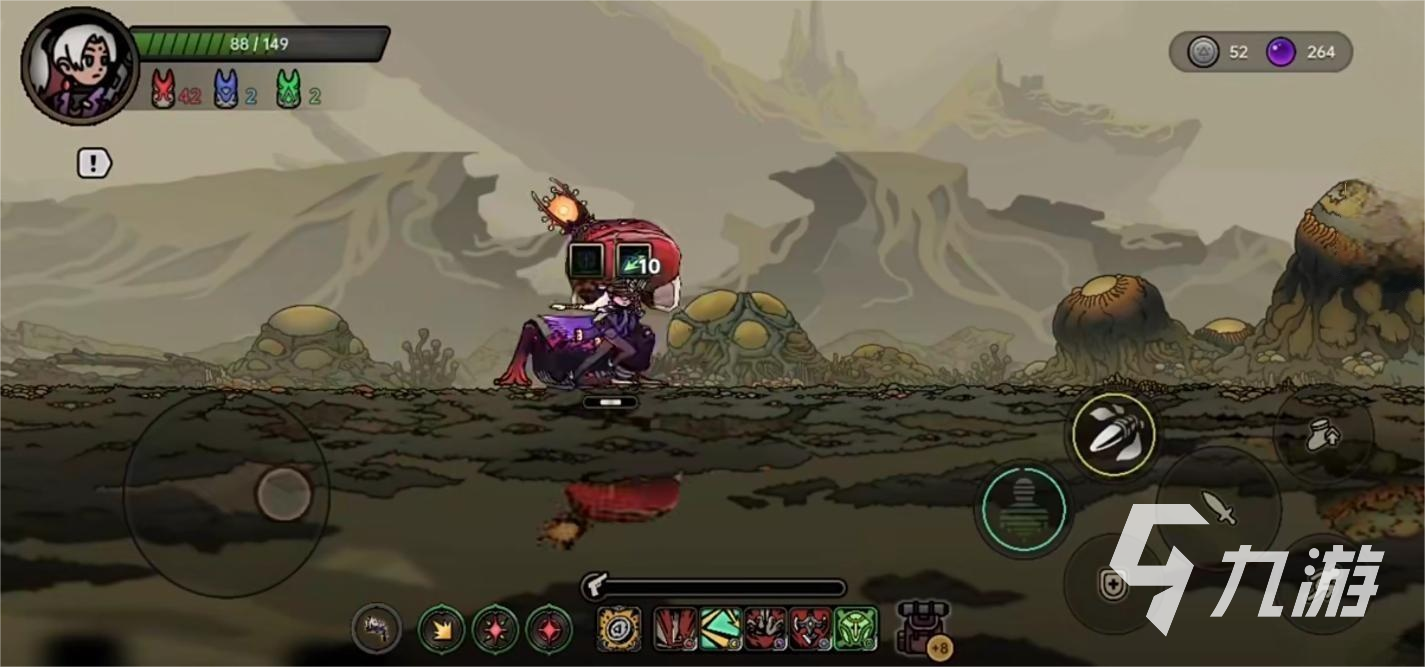Choose the red four-point diamond skill icon

tap(549, 629)
